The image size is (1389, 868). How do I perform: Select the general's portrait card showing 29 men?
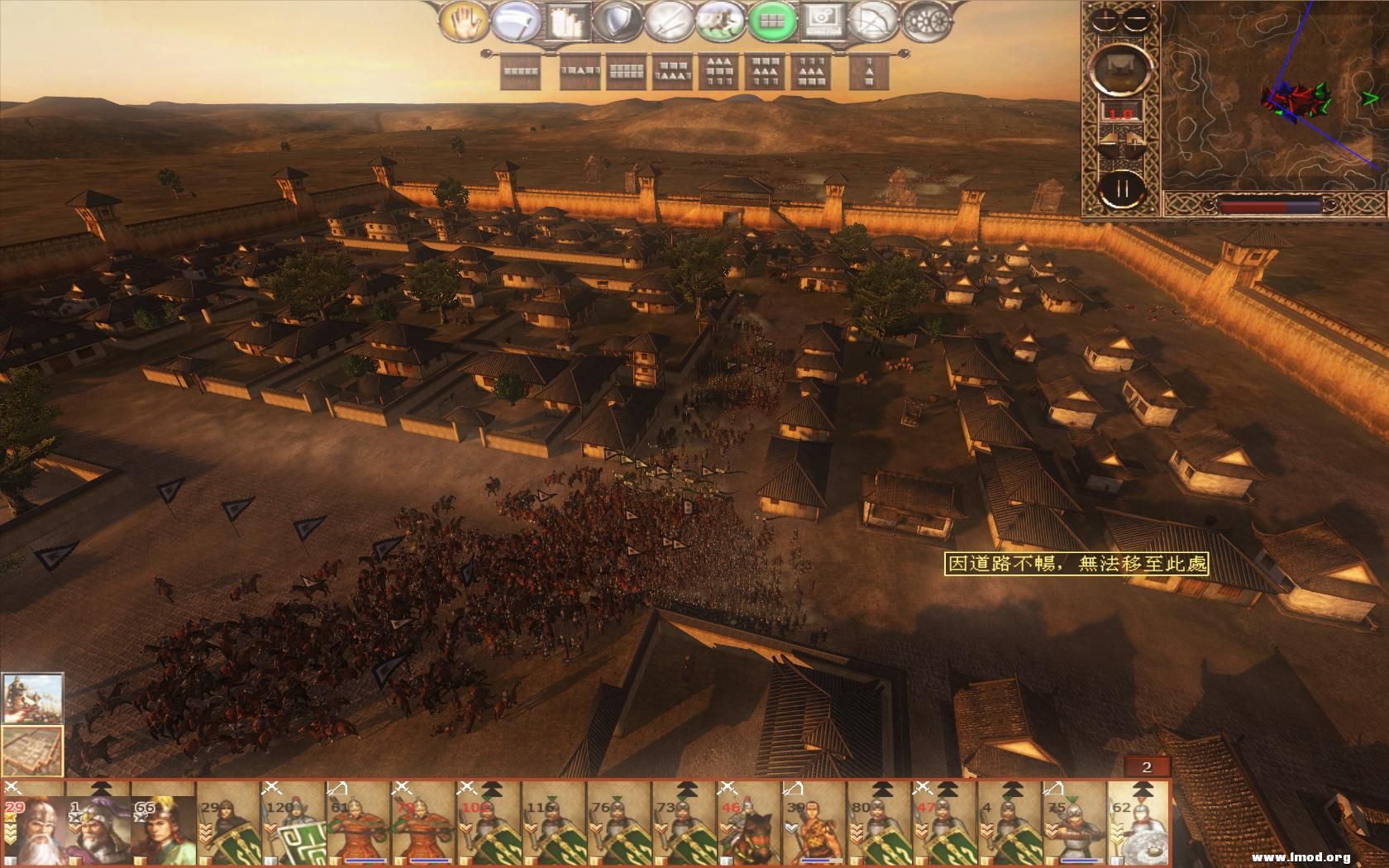pos(33,827)
